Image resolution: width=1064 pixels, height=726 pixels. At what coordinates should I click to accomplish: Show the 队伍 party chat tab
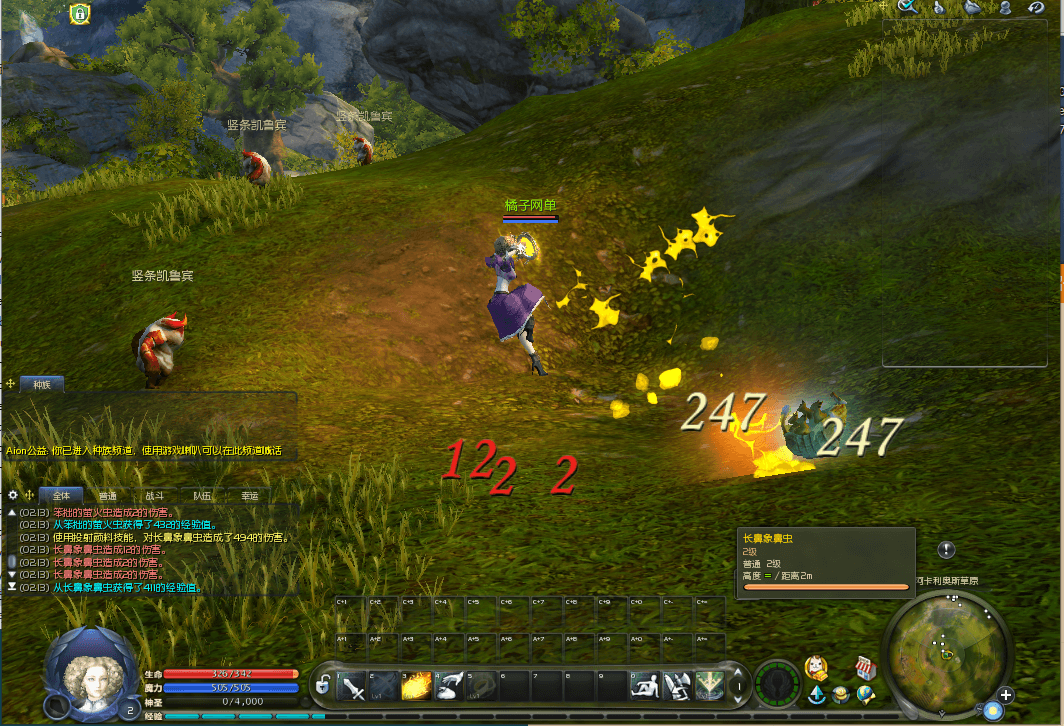(x=202, y=495)
